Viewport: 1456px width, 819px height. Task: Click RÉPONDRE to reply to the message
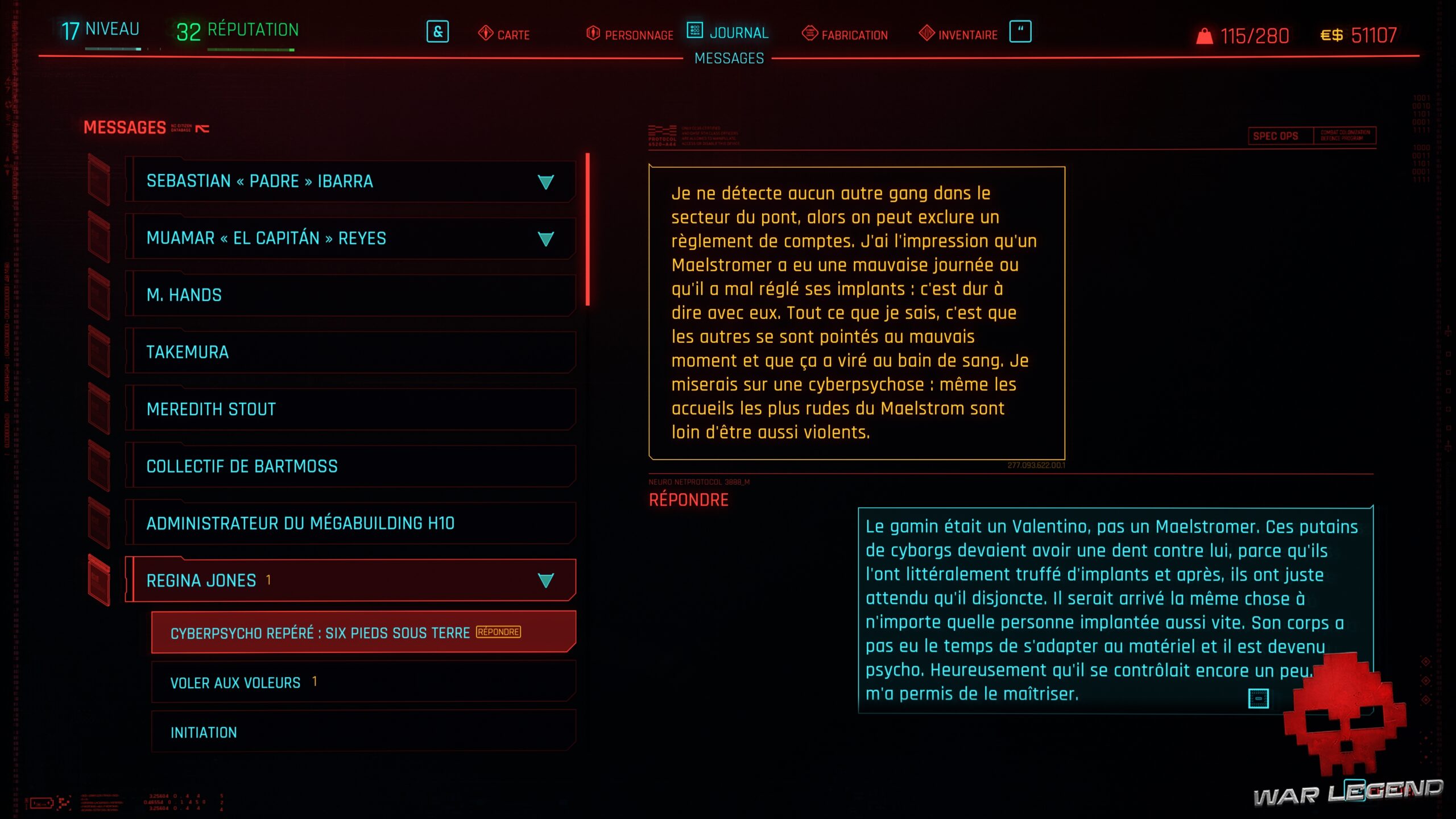coord(688,499)
